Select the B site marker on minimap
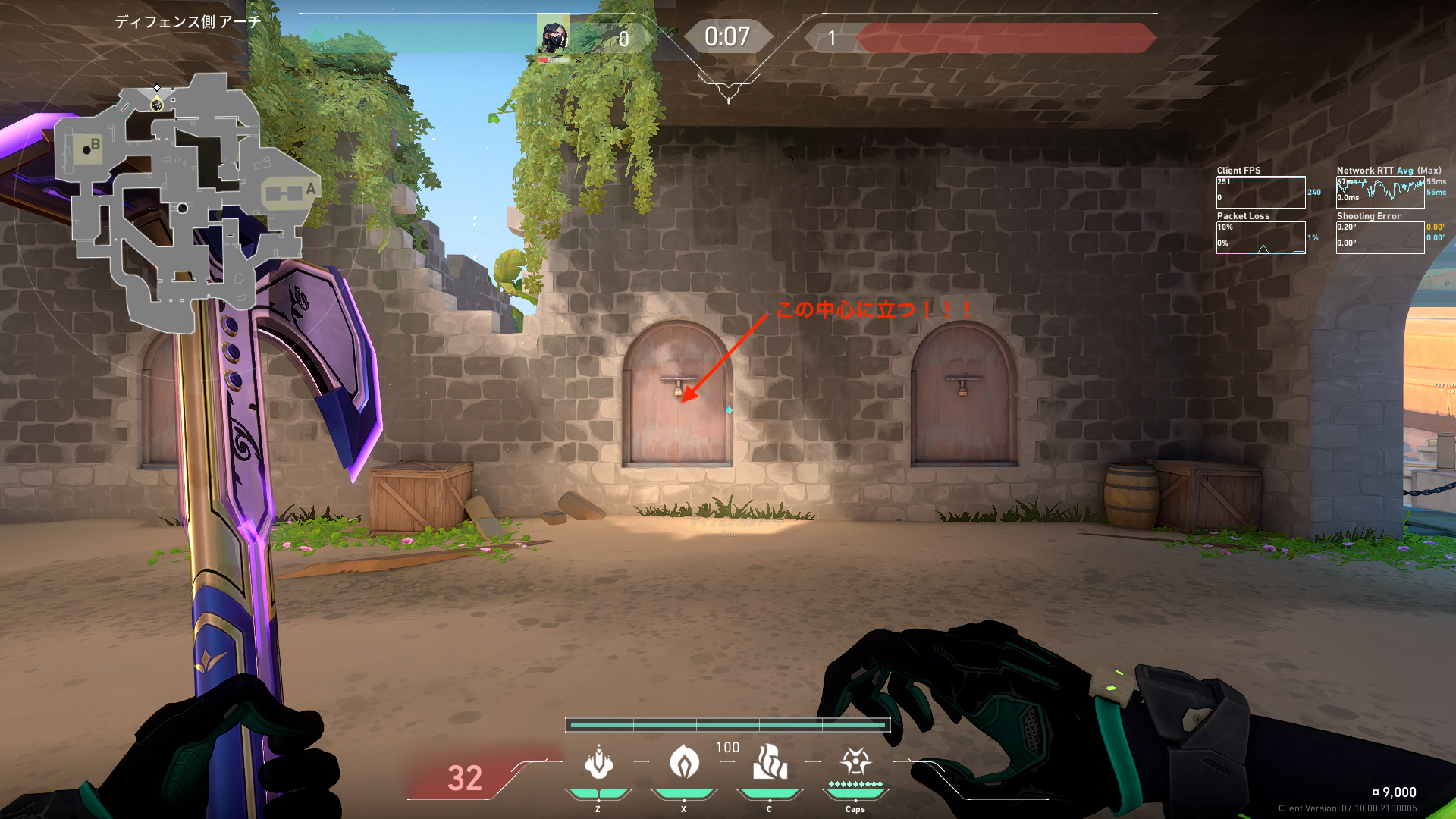Image resolution: width=1456 pixels, height=819 pixels. (x=95, y=144)
